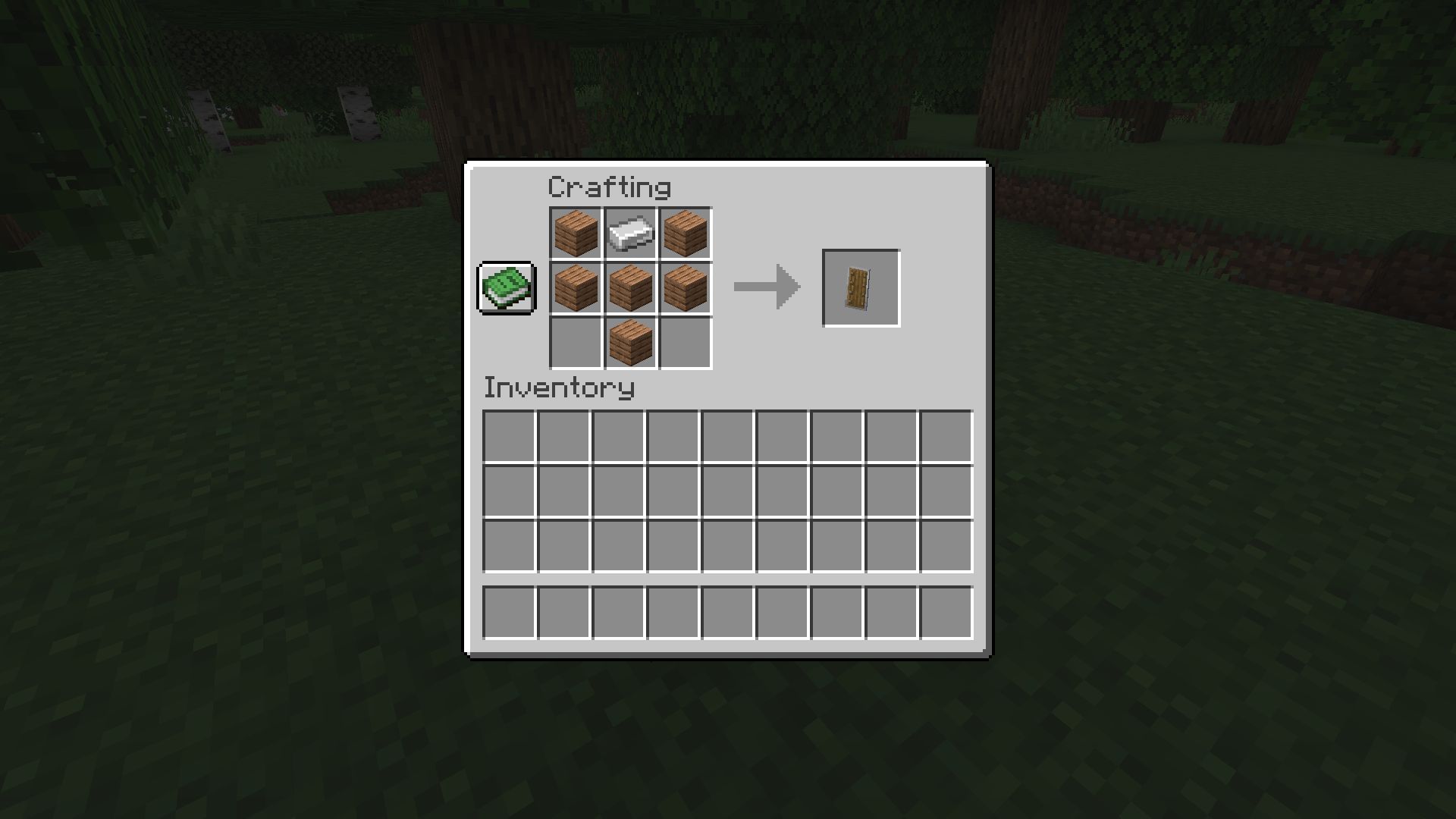Click the oak planks in the top-left crafting slot
The width and height of the screenshot is (1456, 819).
coord(575,233)
